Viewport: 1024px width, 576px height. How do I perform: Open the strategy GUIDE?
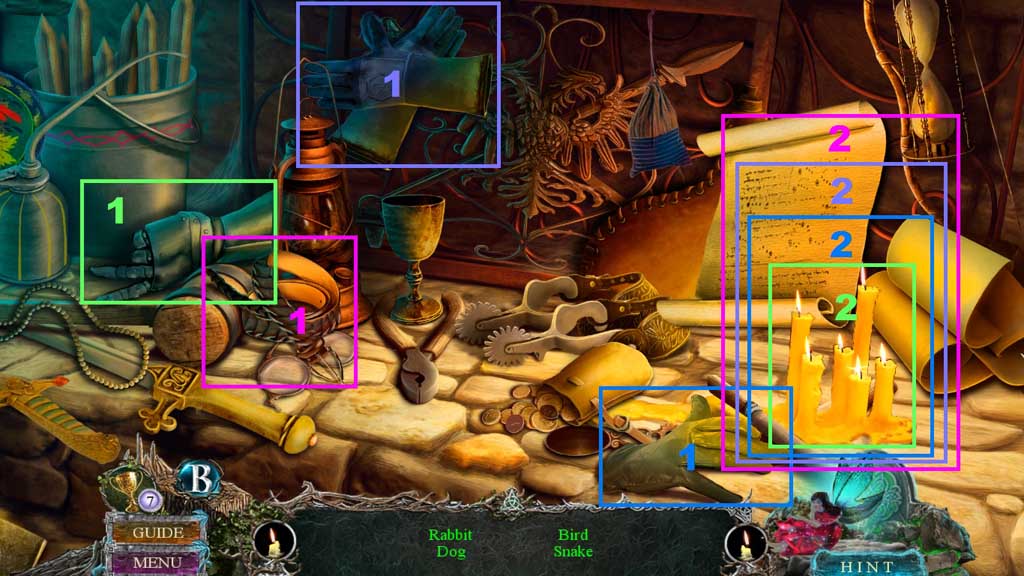157,533
